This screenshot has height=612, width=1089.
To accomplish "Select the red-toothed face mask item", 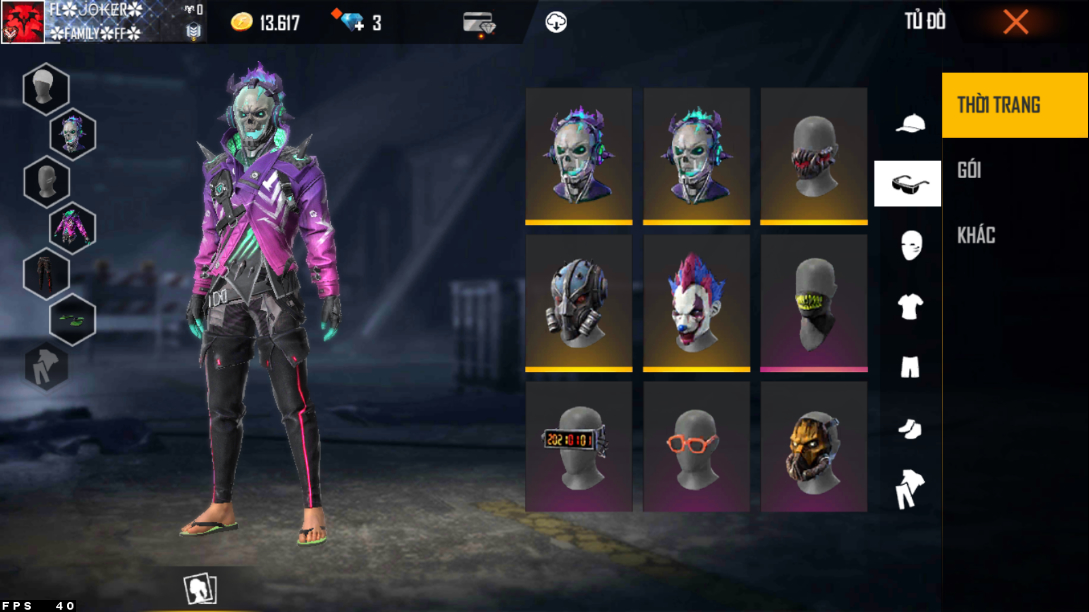I will coord(813,155).
